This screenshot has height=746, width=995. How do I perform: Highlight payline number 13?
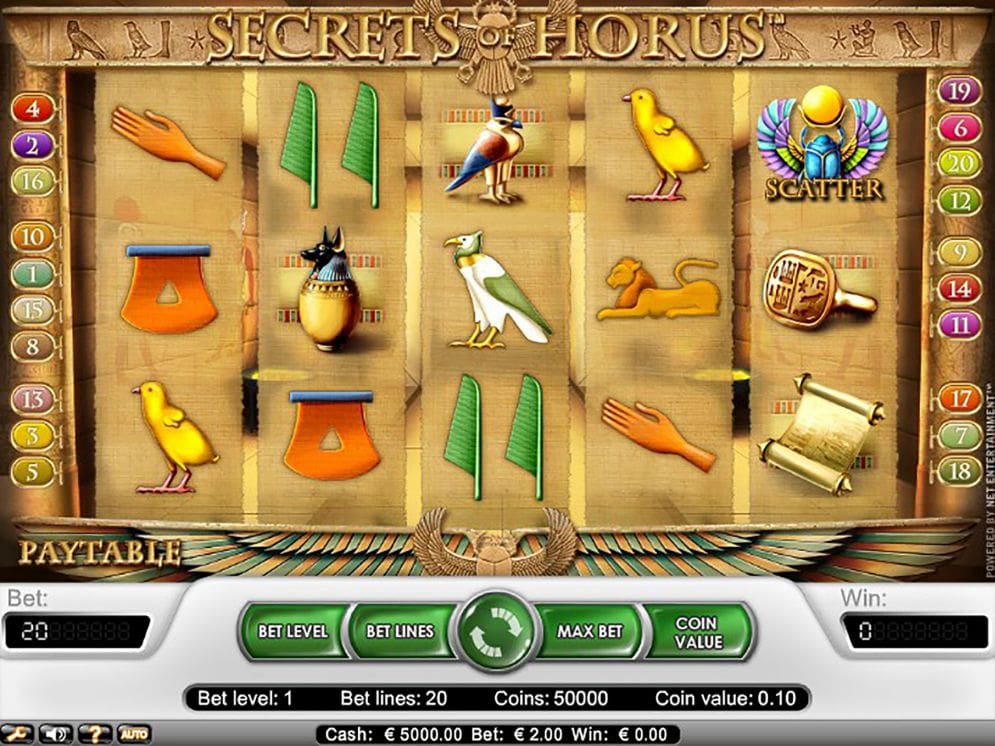33,400
